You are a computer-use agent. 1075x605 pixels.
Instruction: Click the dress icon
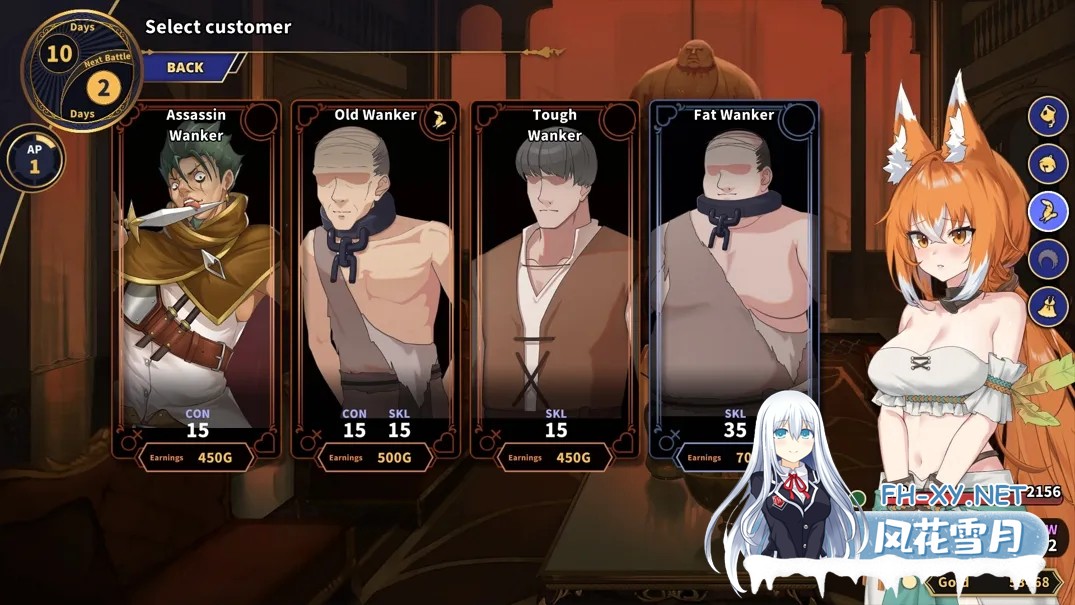(x=1048, y=306)
